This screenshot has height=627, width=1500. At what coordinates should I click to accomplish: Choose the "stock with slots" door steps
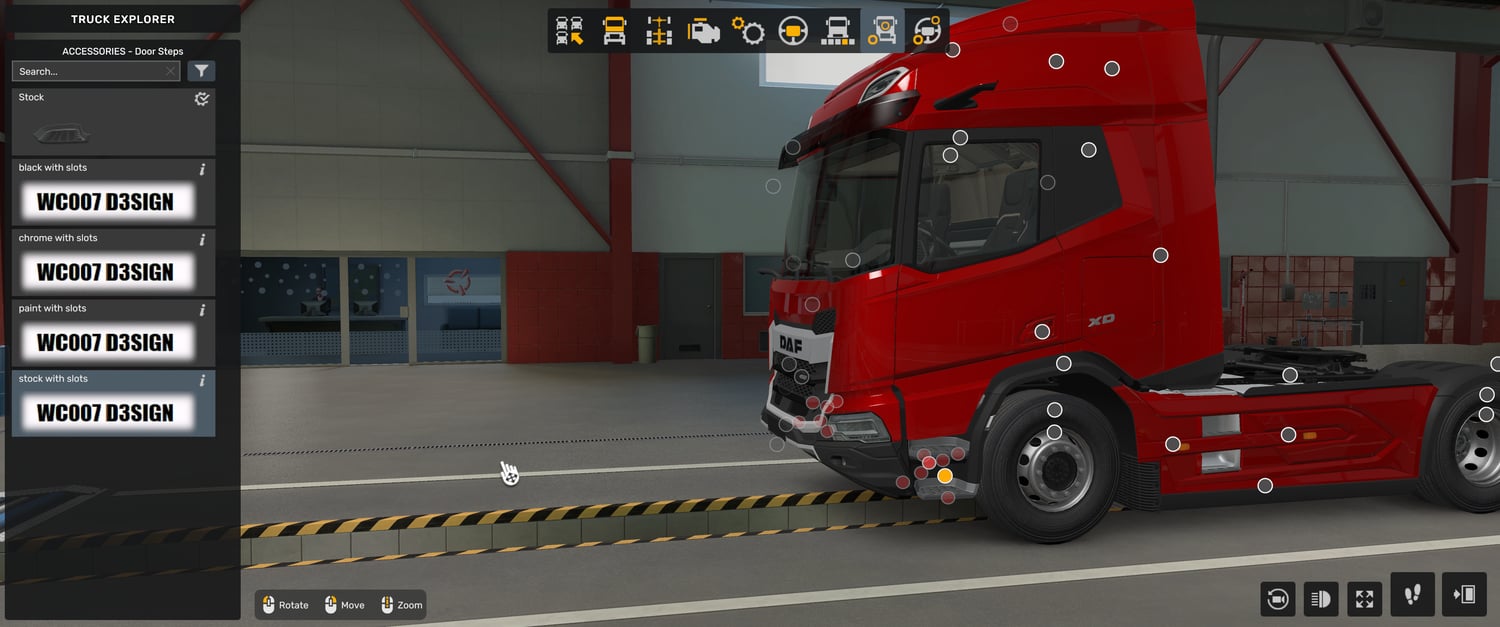coord(105,412)
